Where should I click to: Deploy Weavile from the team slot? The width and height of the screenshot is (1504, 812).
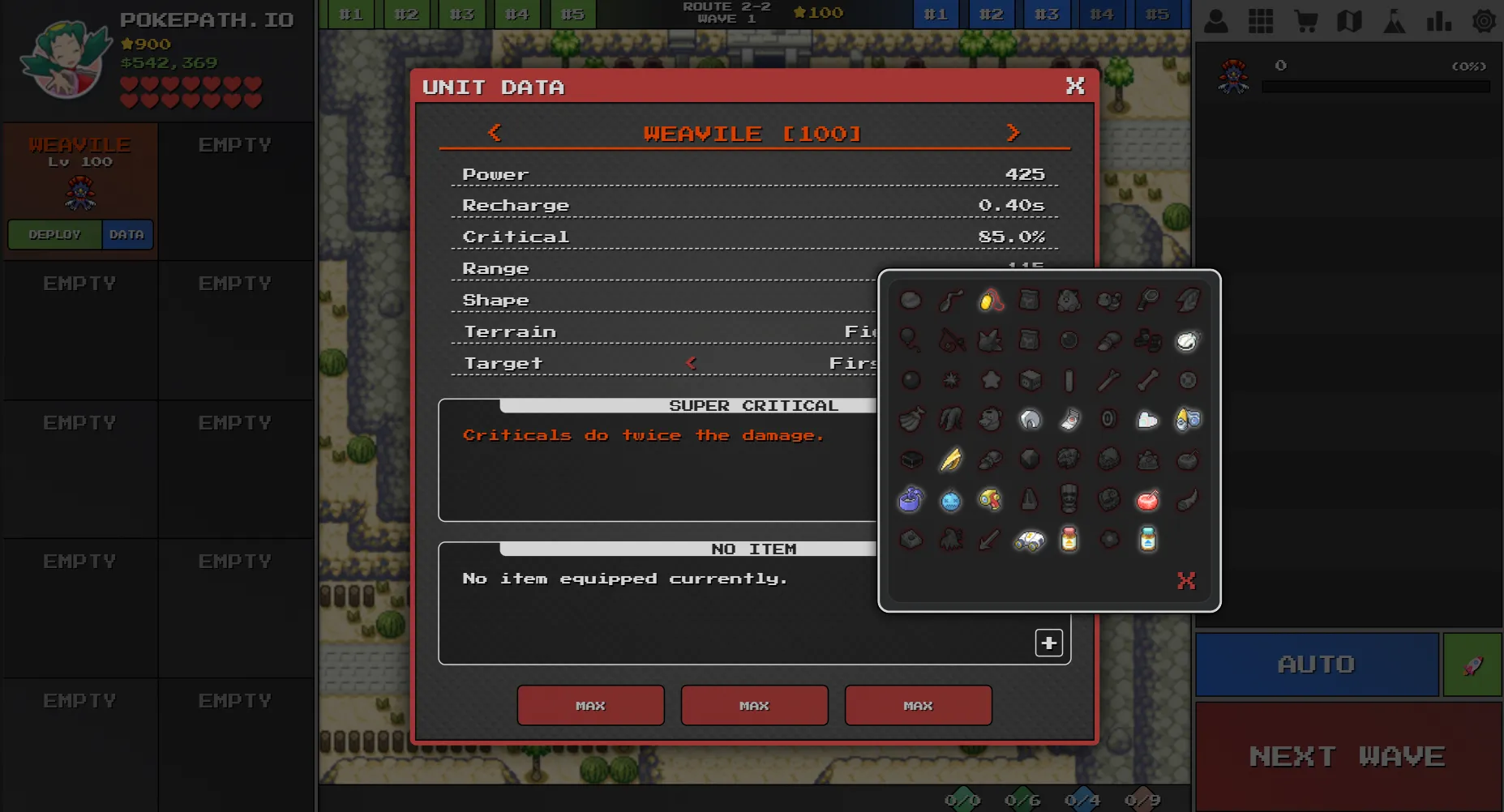pos(55,235)
